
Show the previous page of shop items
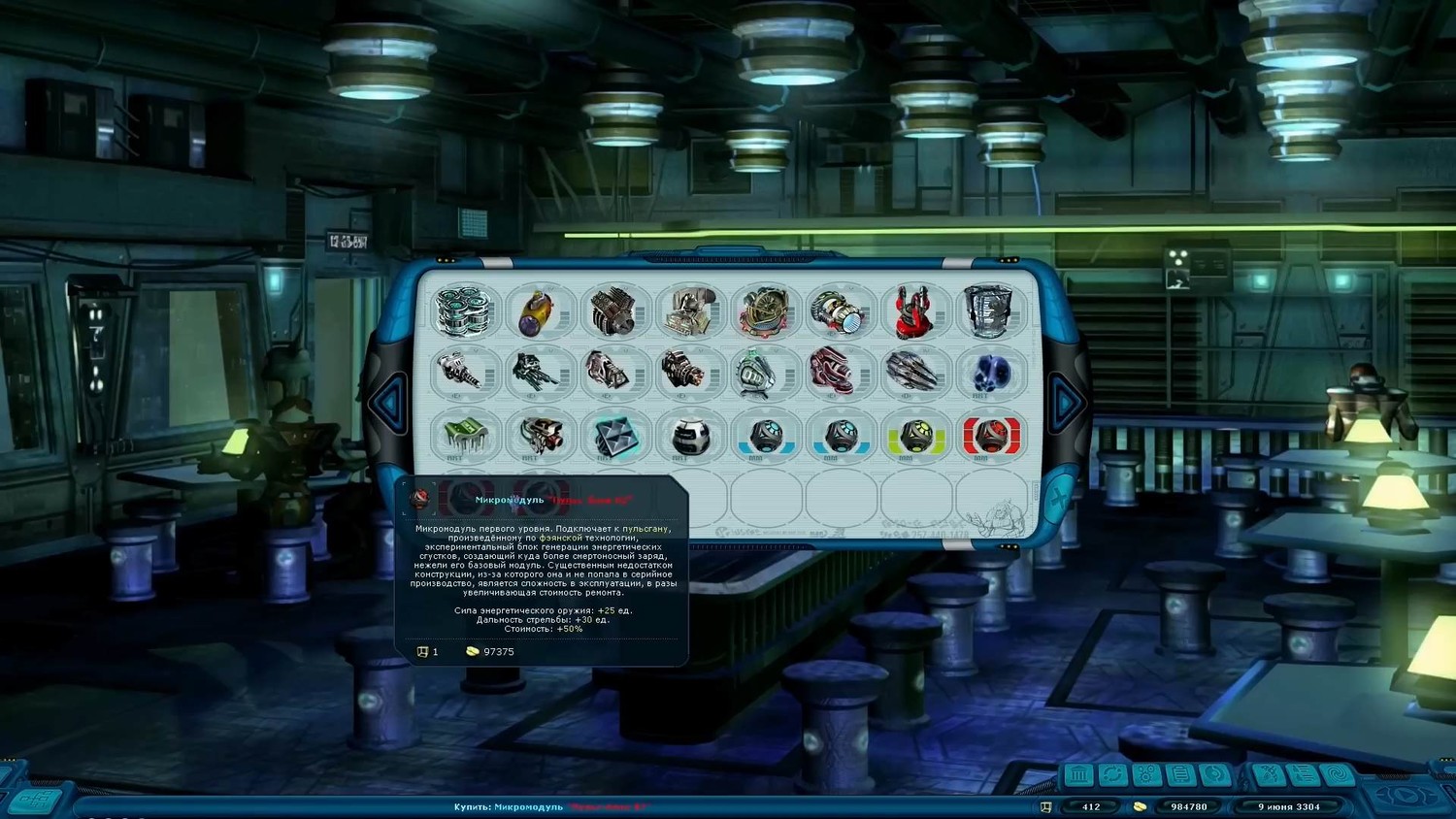[390, 402]
